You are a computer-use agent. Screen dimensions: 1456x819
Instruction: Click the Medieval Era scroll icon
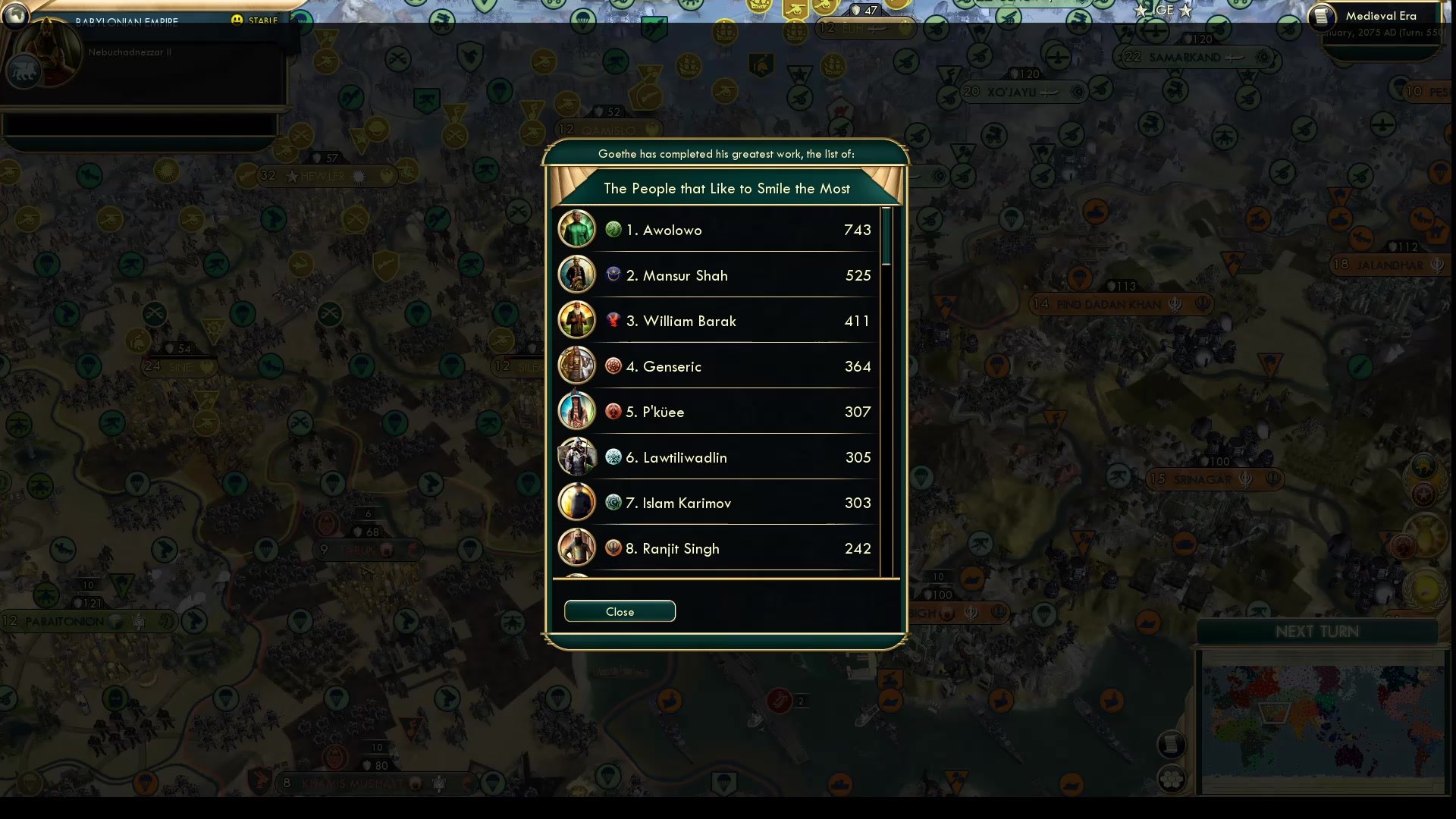point(1320,15)
